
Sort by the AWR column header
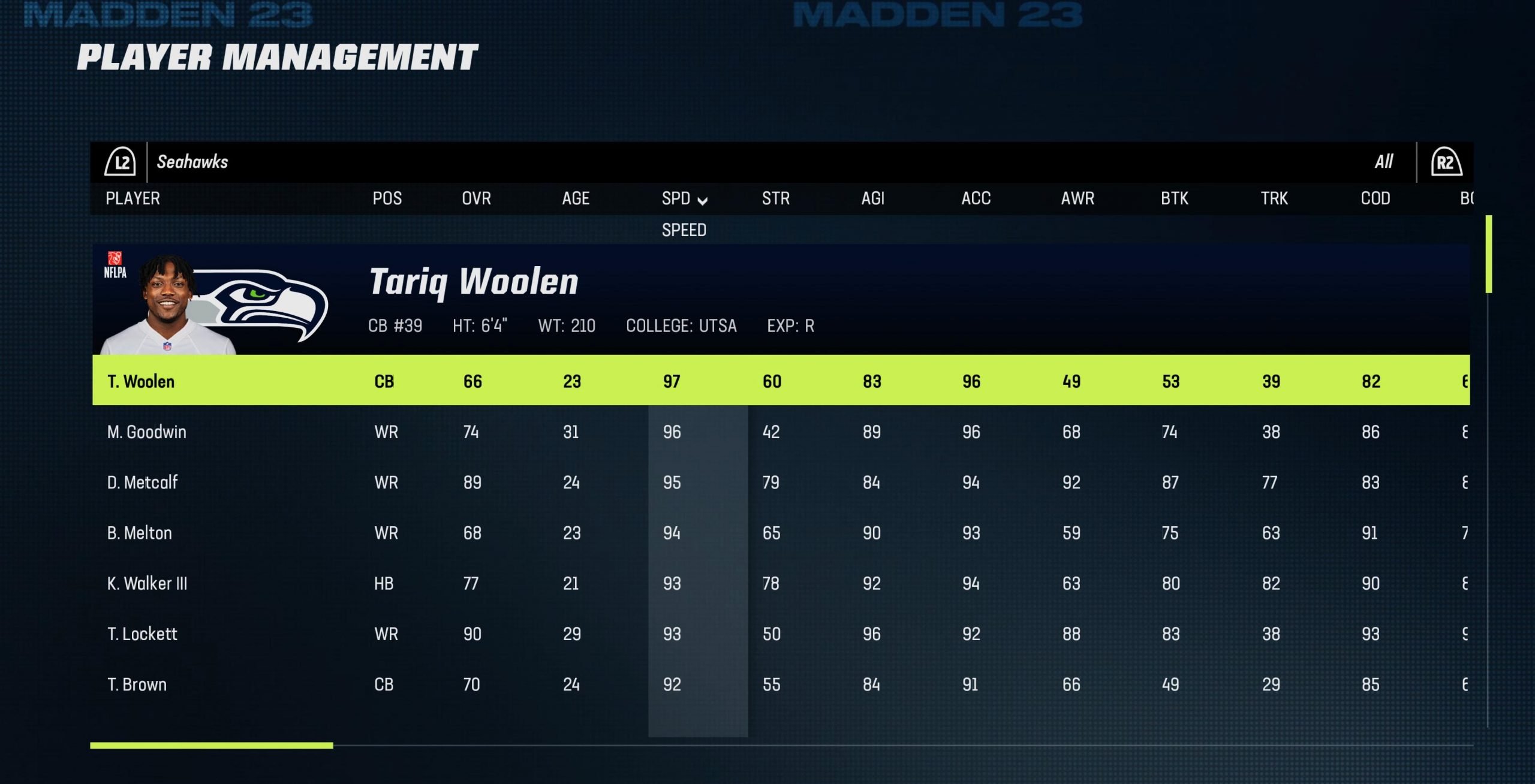[x=1077, y=198]
